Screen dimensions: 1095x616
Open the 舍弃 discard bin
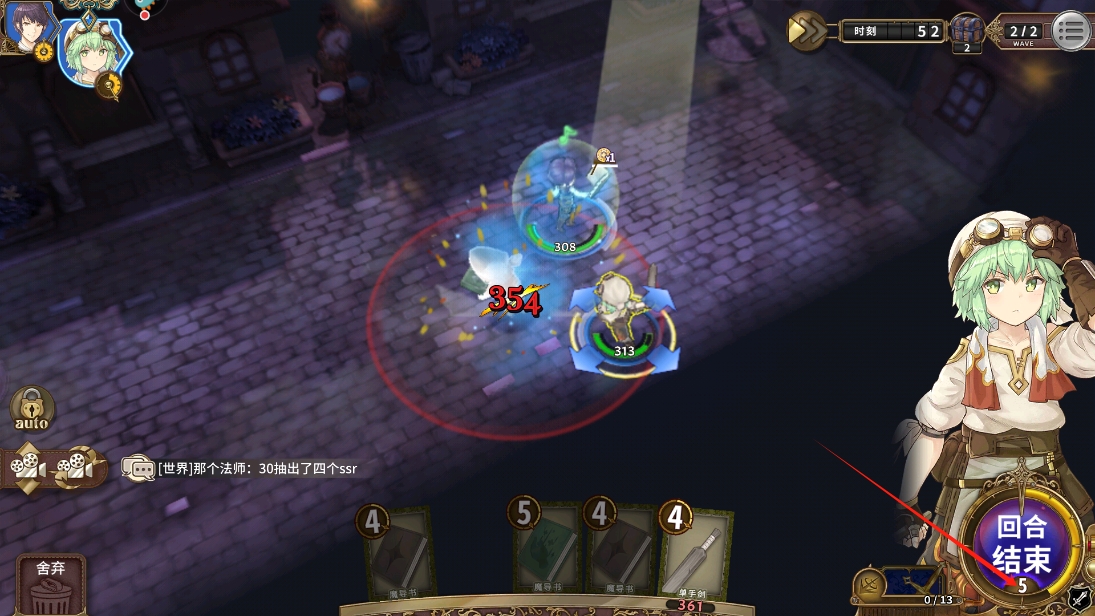50,586
